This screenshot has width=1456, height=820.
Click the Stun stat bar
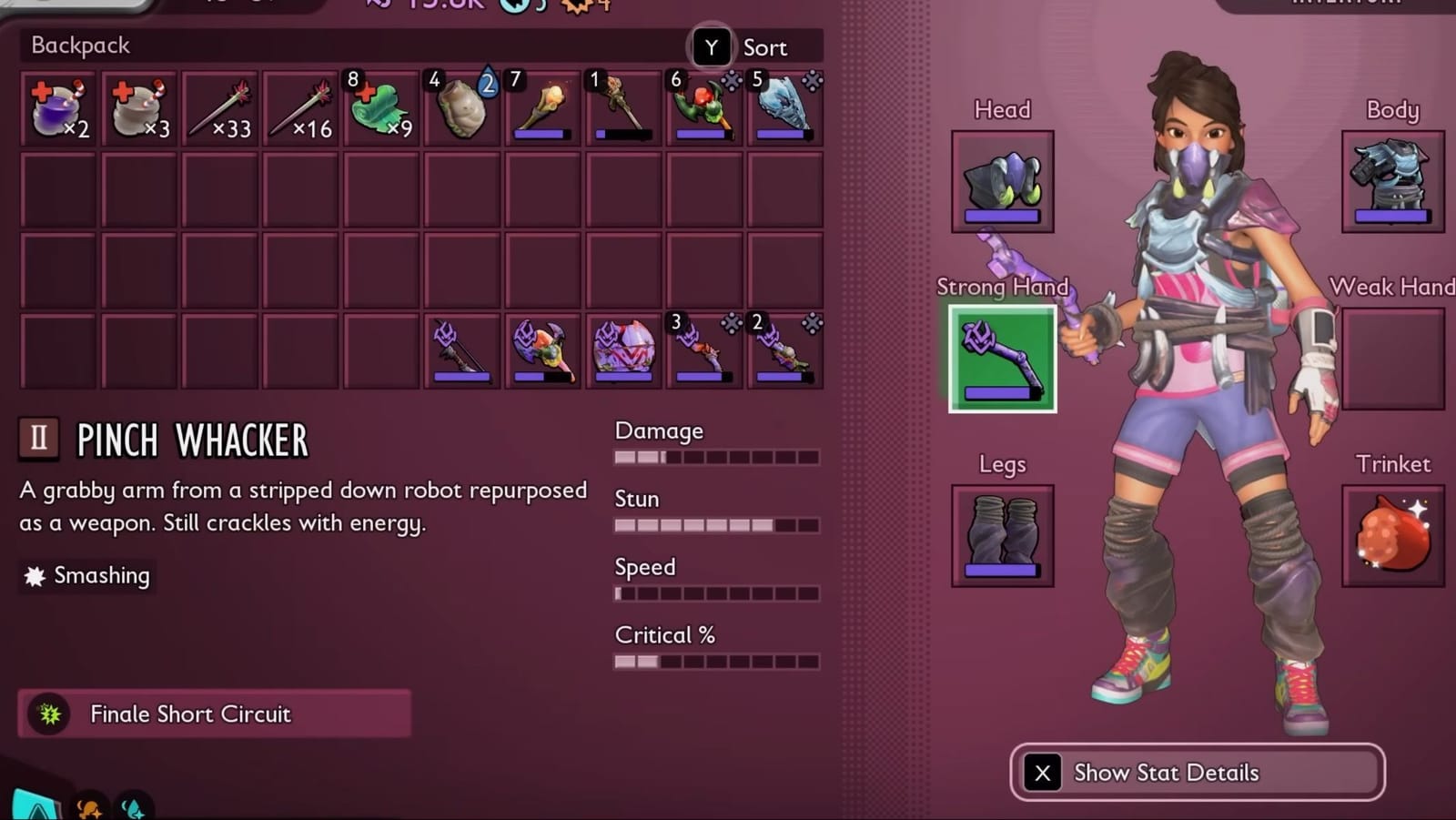(x=716, y=525)
